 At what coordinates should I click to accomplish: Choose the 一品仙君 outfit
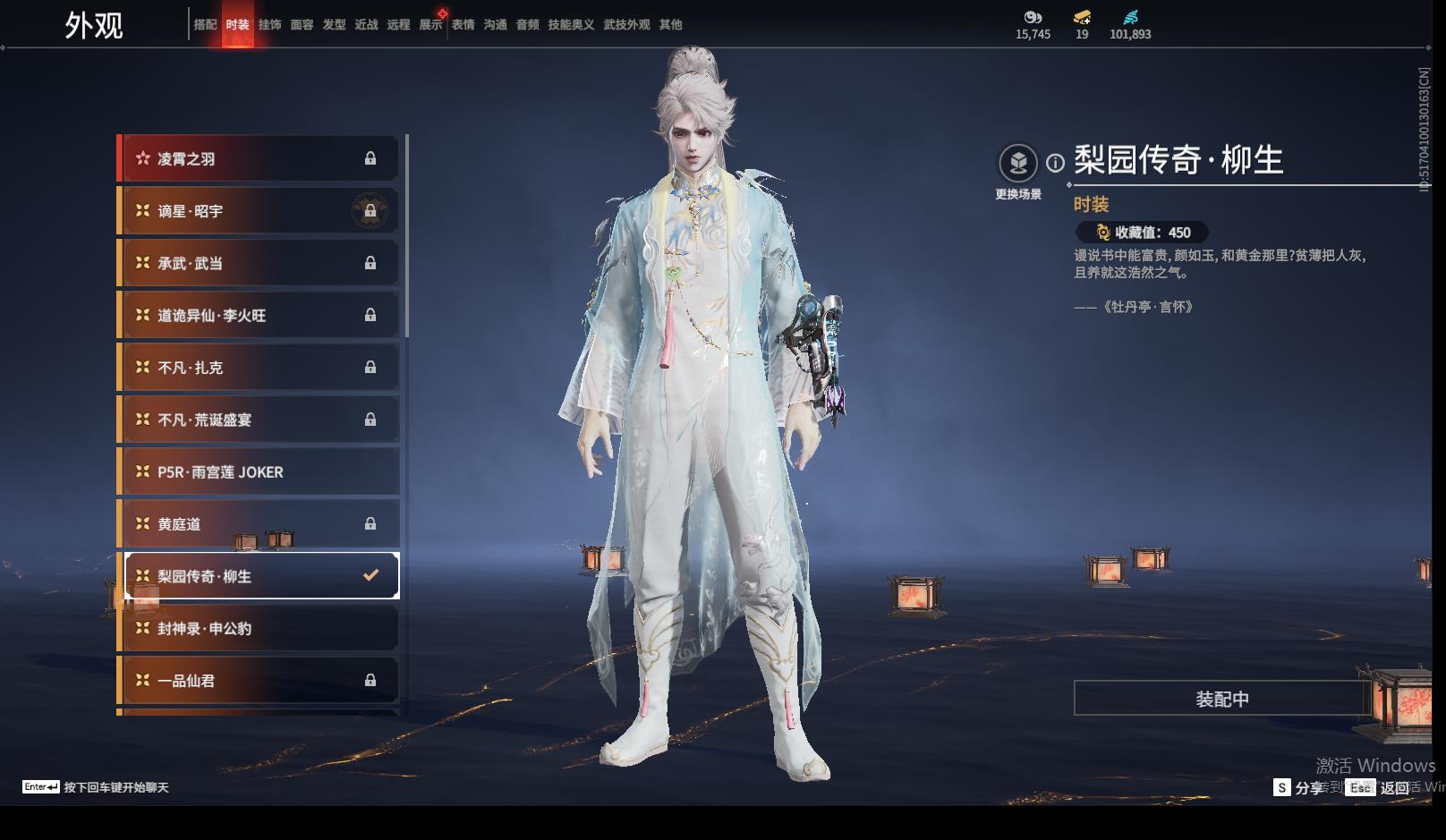[x=259, y=681]
